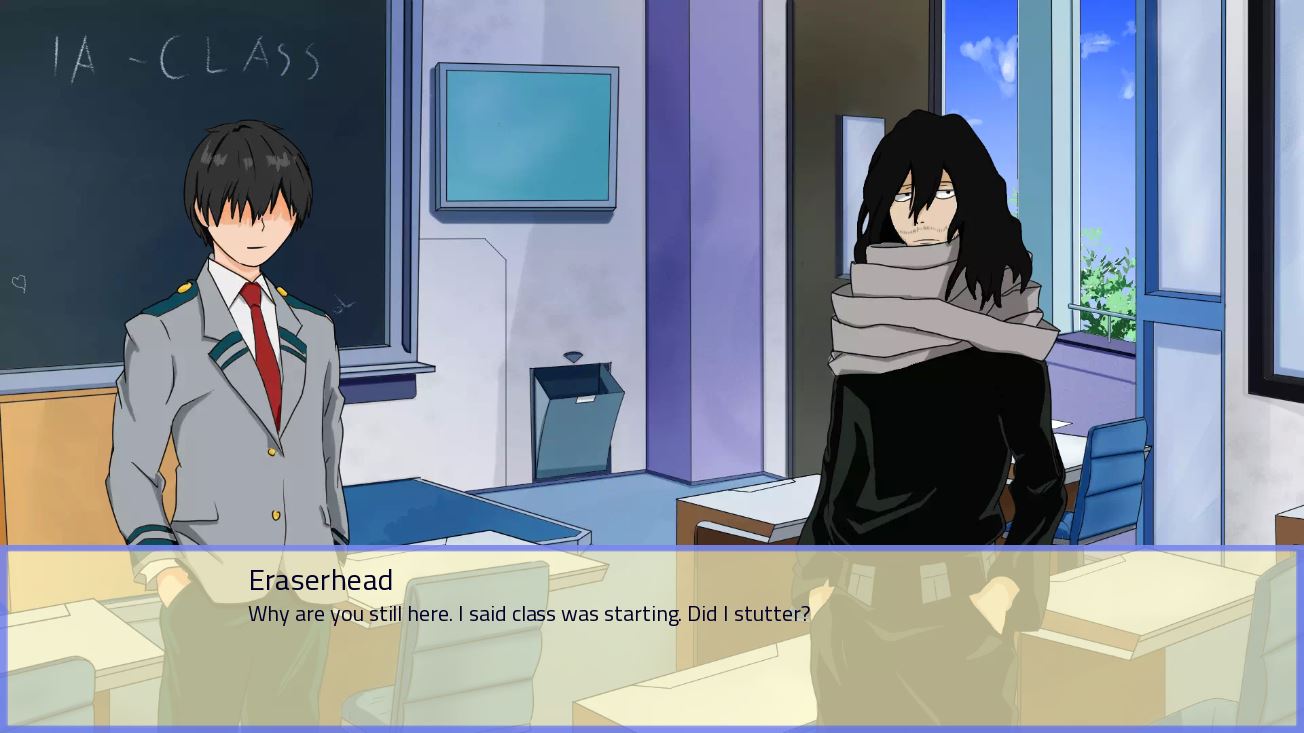Viewport: 1304px width, 733px height.
Task: Click the dialogue line about stuttering
Action: pos(528,614)
